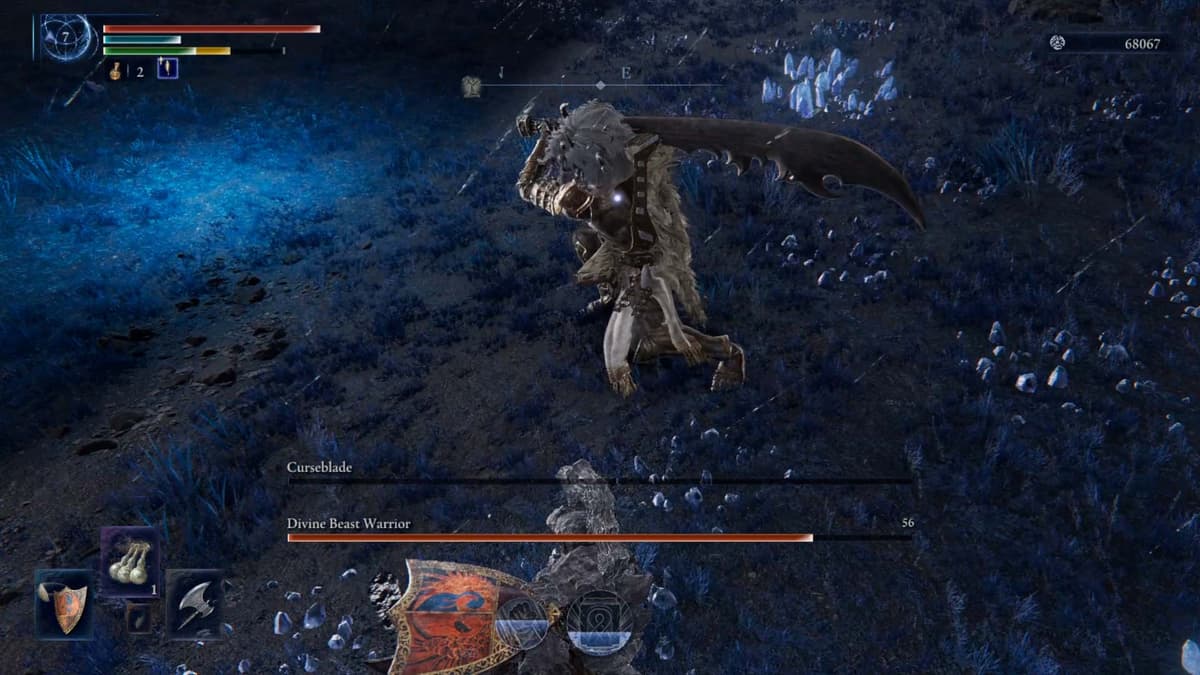
Task: Click the blue-framed status buff icon
Action: pyautogui.click(x=168, y=69)
